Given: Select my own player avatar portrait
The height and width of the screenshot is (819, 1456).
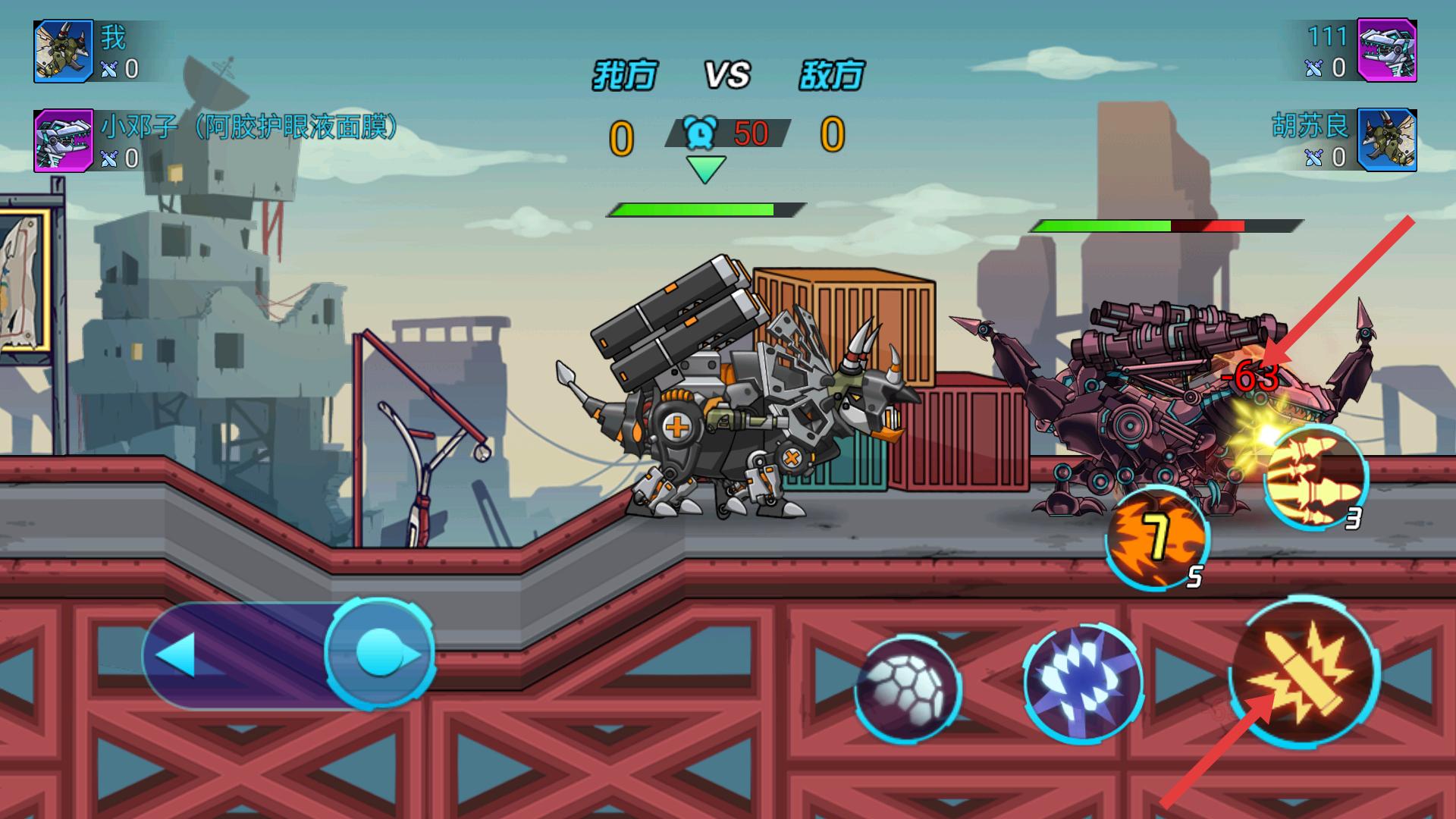Looking at the screenshot, I should 64,51.
